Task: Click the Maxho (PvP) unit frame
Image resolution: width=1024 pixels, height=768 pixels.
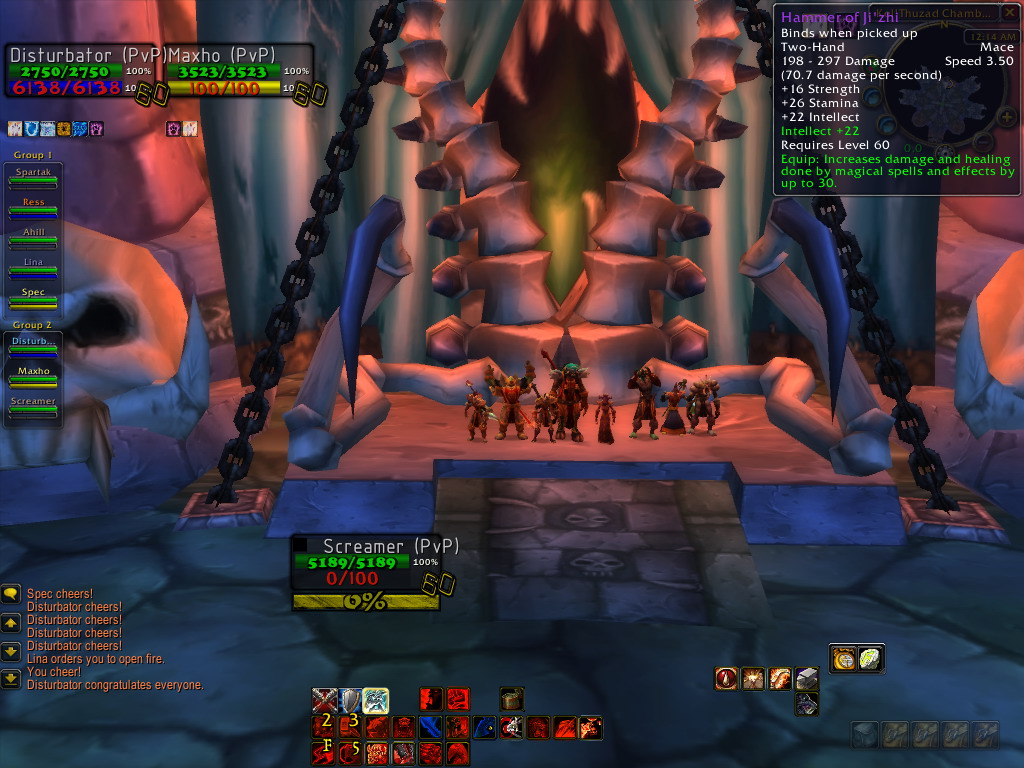Action: click(236, 72)
